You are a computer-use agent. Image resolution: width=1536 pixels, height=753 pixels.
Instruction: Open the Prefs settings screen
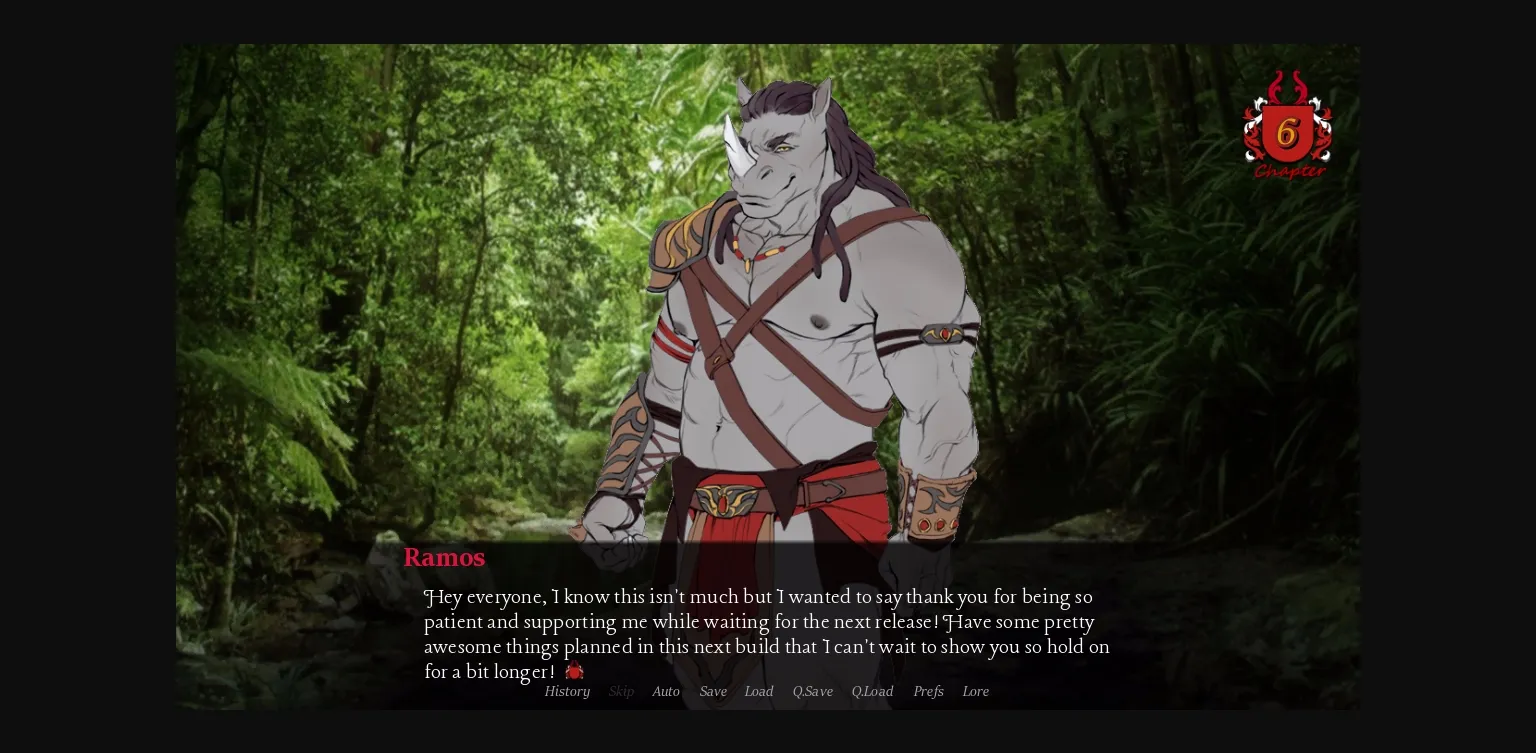point(928,691)
